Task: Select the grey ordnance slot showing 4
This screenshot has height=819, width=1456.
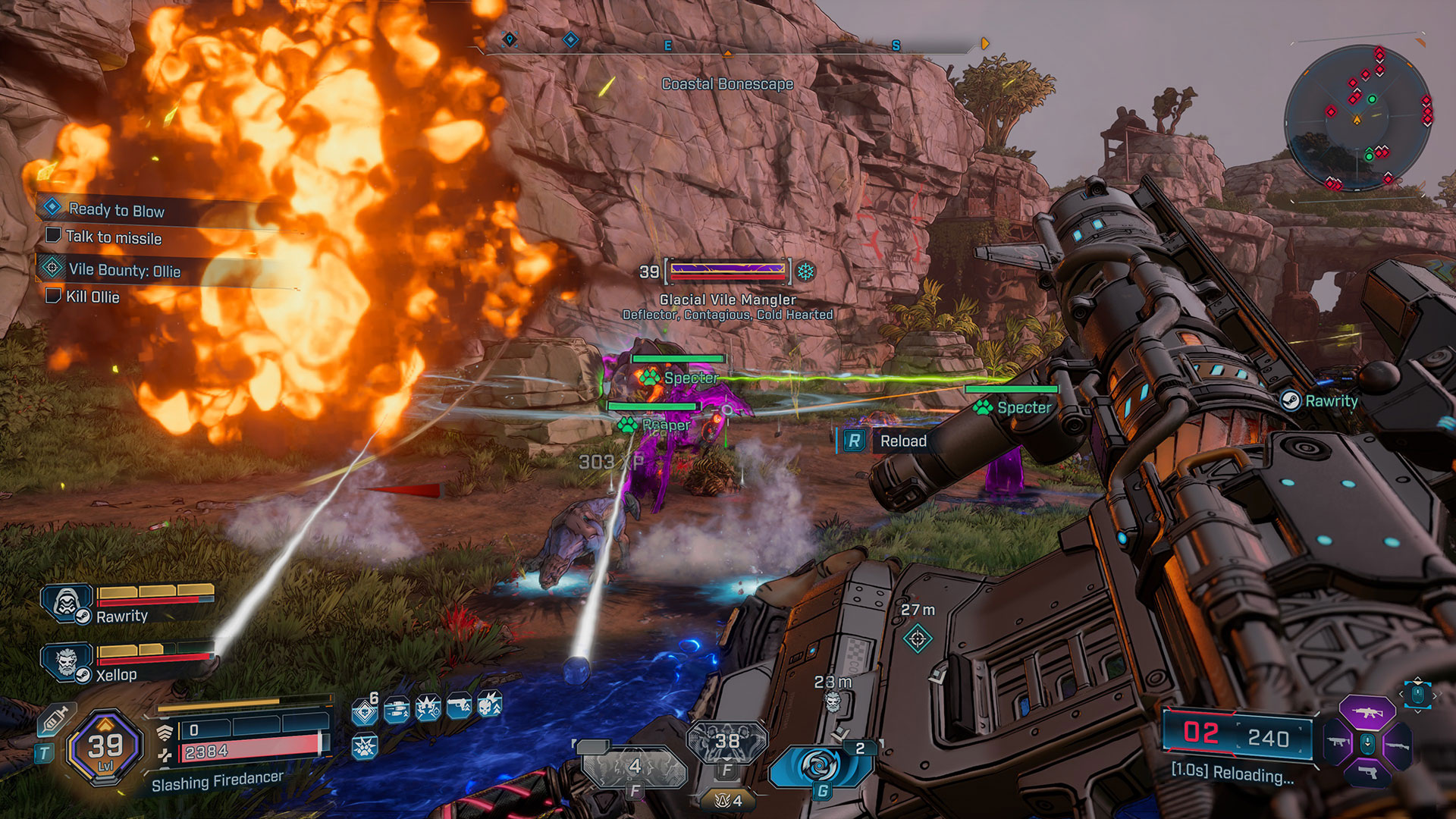Action: pyautogui.click(x=635, y=767)
